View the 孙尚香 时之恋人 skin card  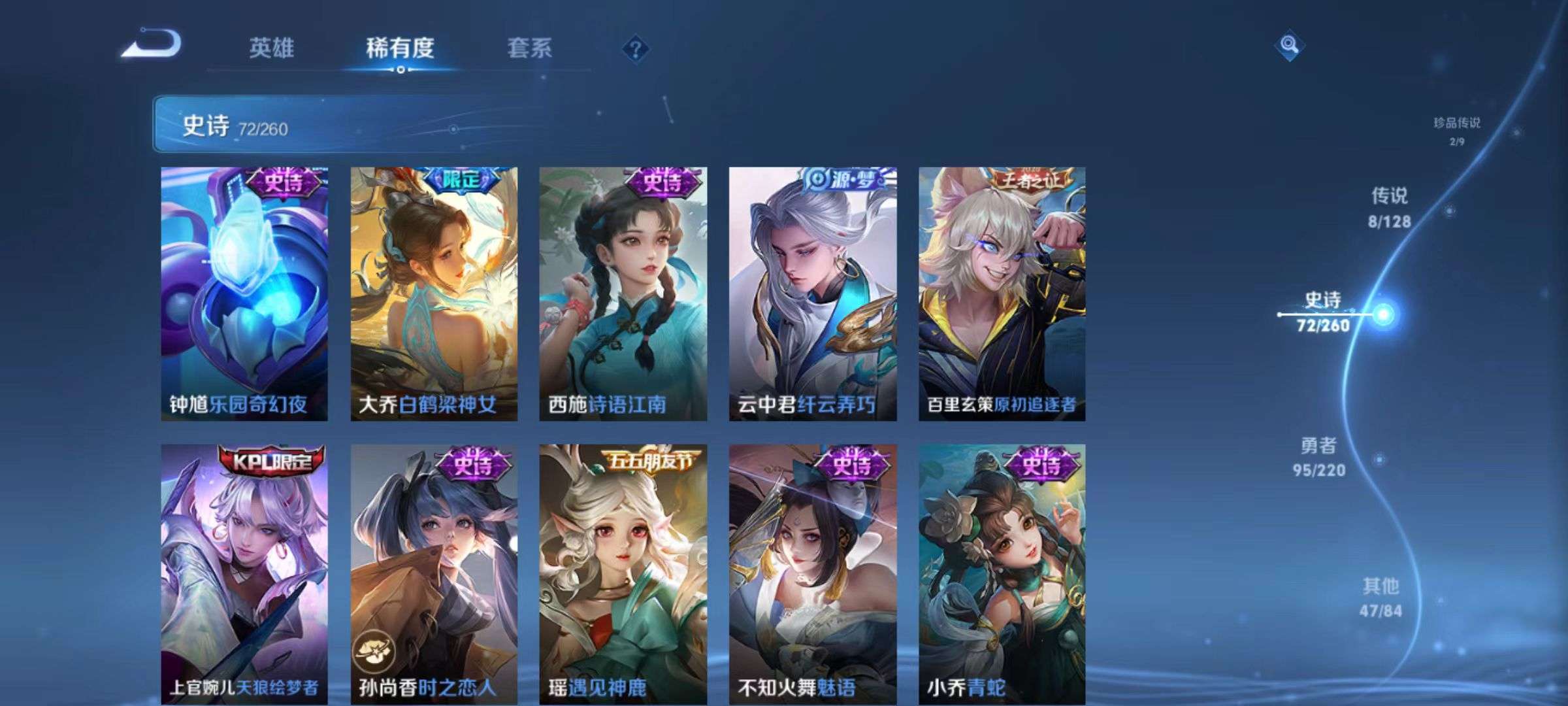[x=434, y=574]
